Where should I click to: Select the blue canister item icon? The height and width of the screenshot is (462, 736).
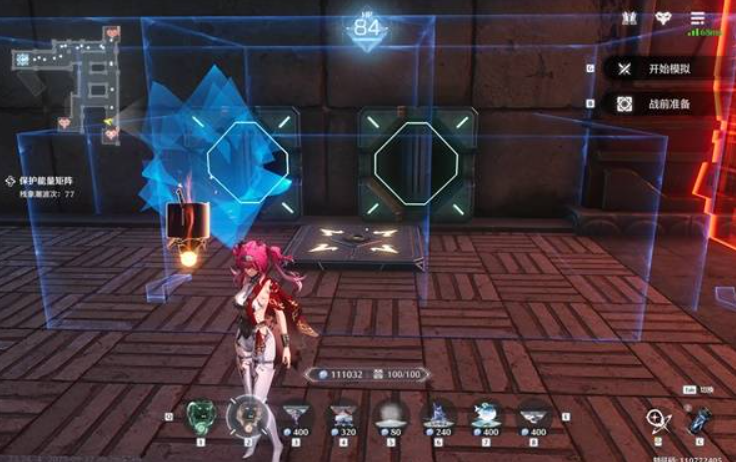(701, 421)
